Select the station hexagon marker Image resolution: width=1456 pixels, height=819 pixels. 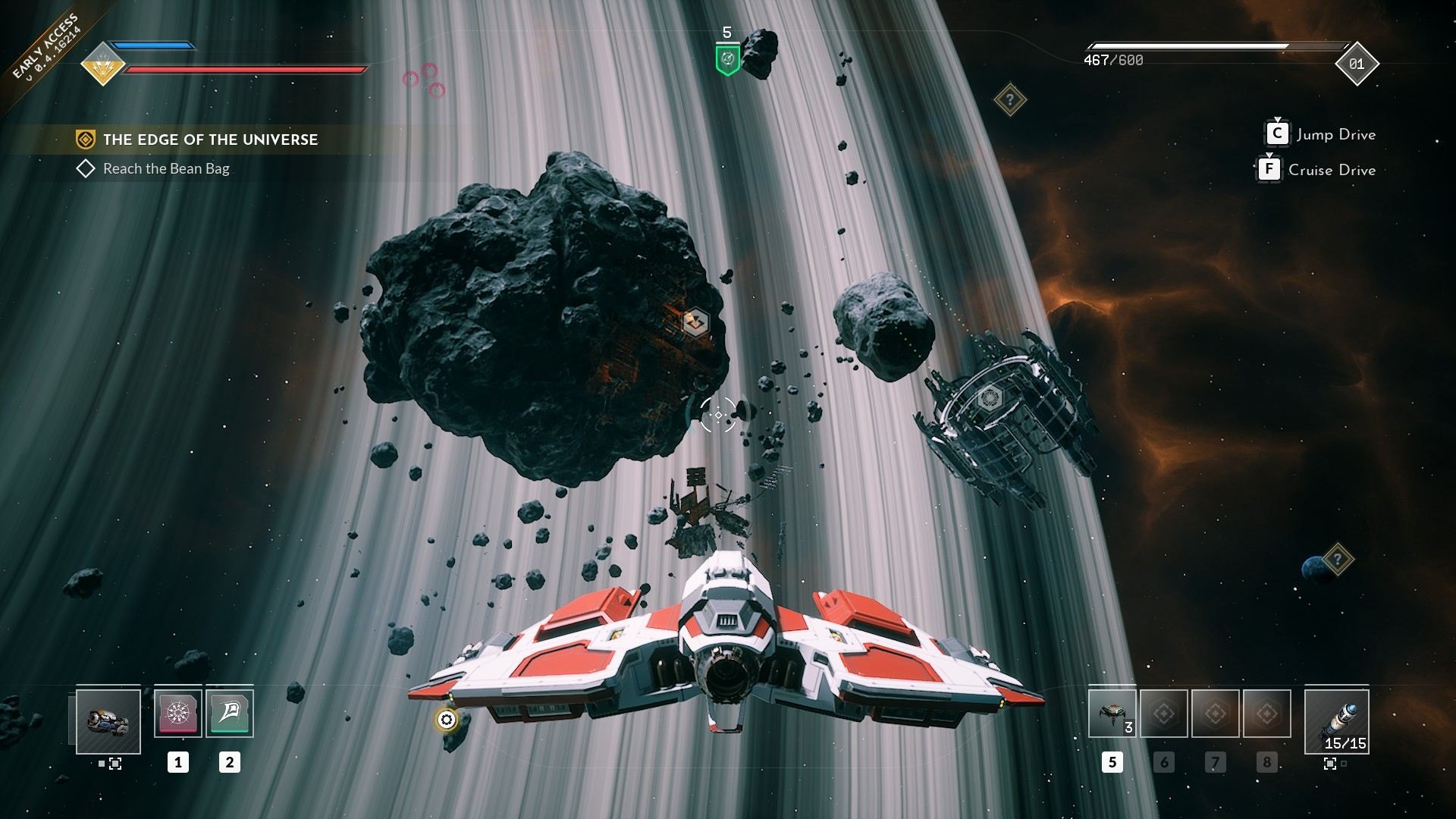(x=988, y=398)
